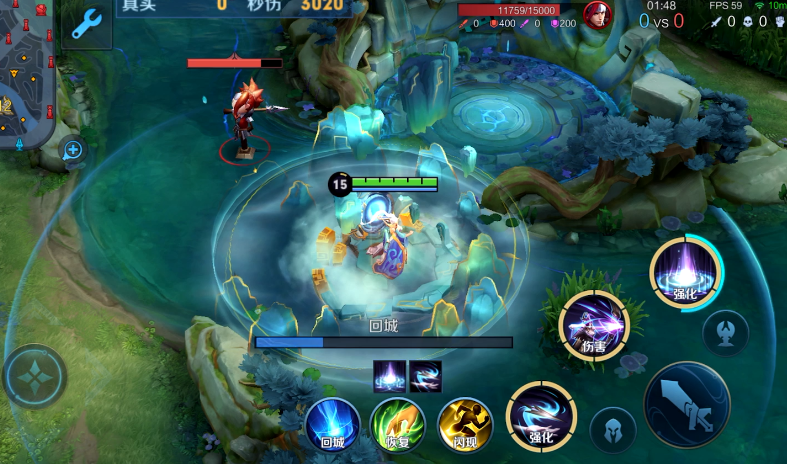Select the helmet target button beside attack
Image resolution: width=787 pixels, height=464 pixels.
pyautogui.click(x=613, y=430)
